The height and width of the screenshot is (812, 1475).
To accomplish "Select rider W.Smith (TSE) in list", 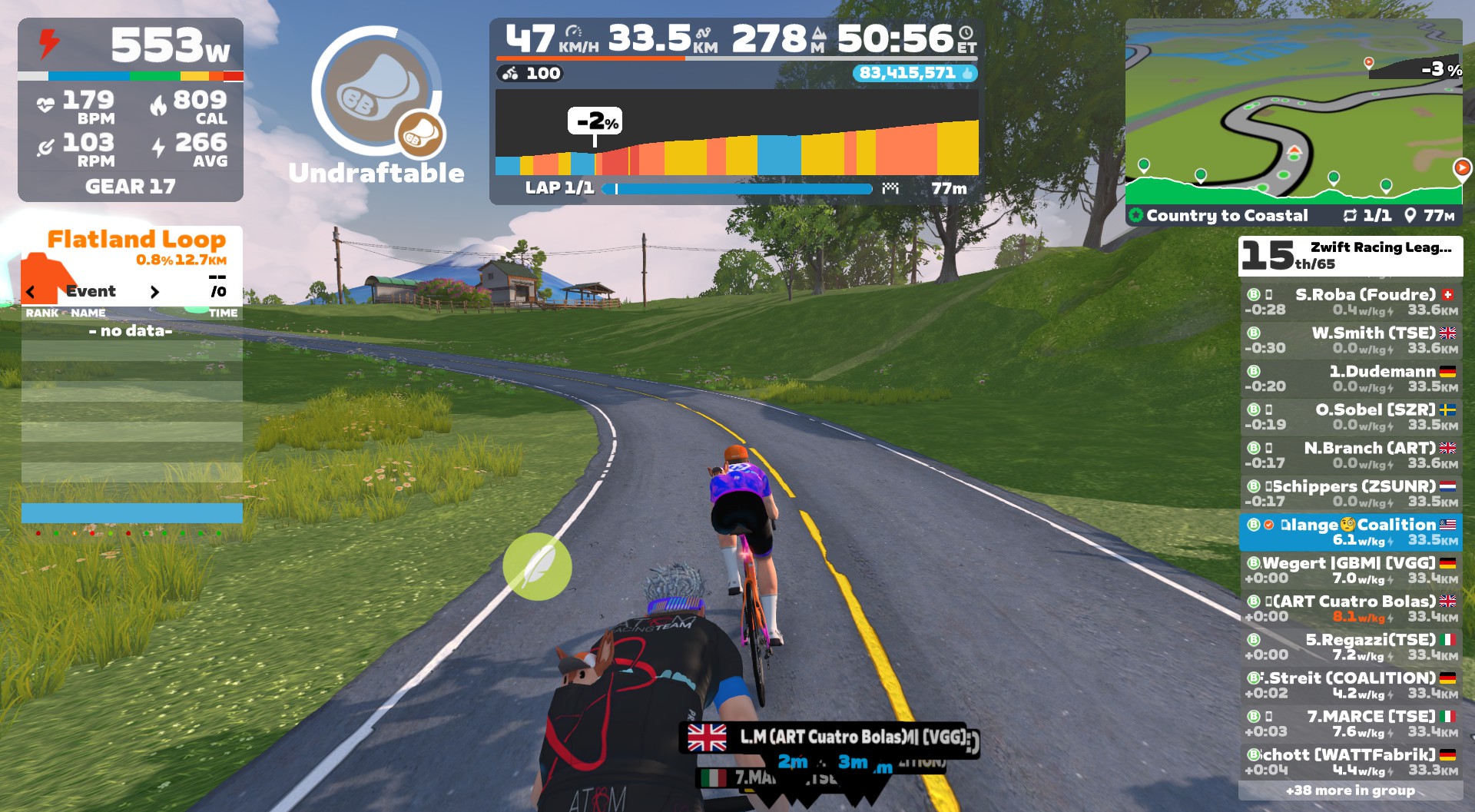I will click(x=1351, y=340).
